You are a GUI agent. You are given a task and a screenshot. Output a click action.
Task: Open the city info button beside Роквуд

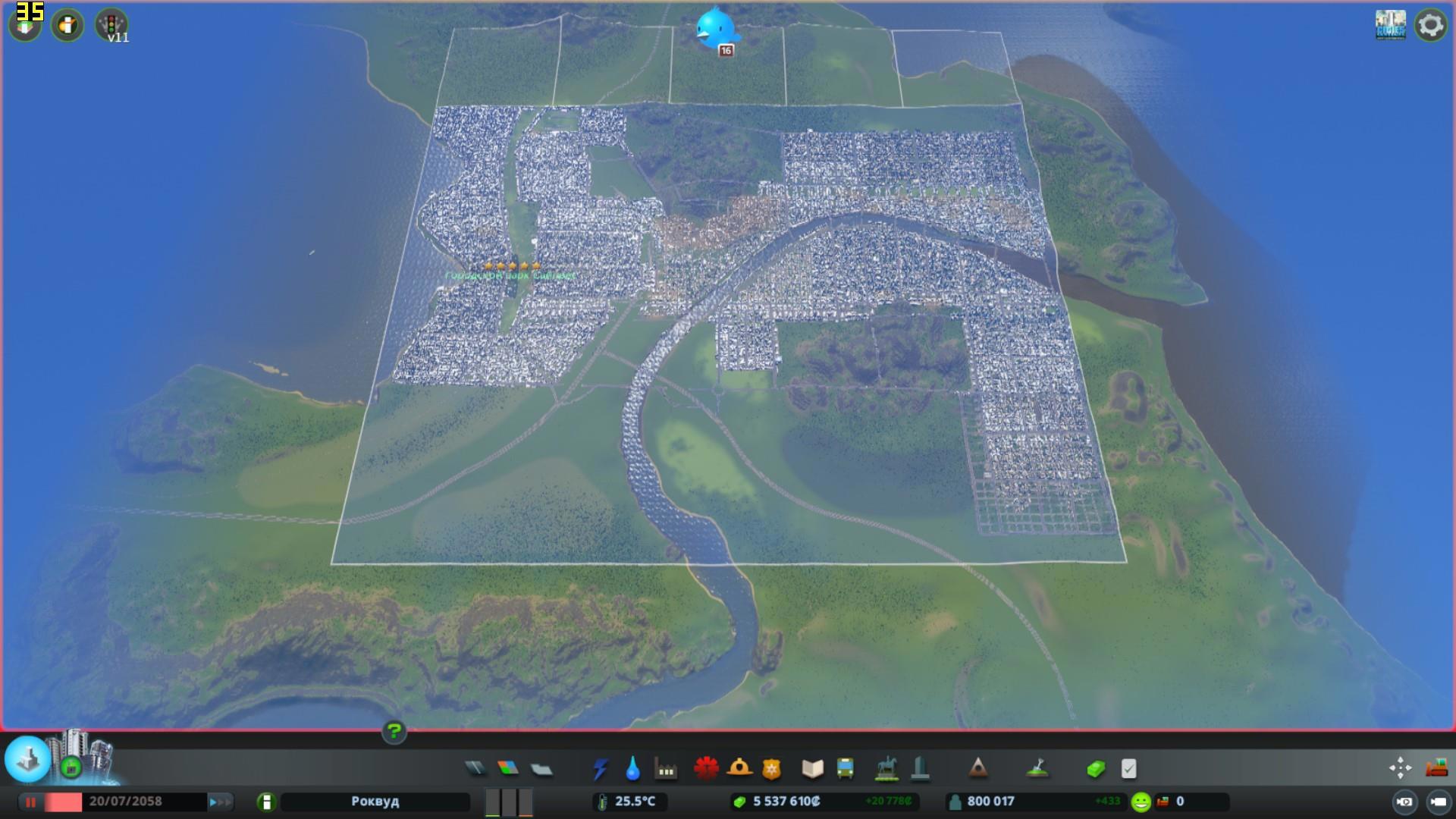pos(266,802)
